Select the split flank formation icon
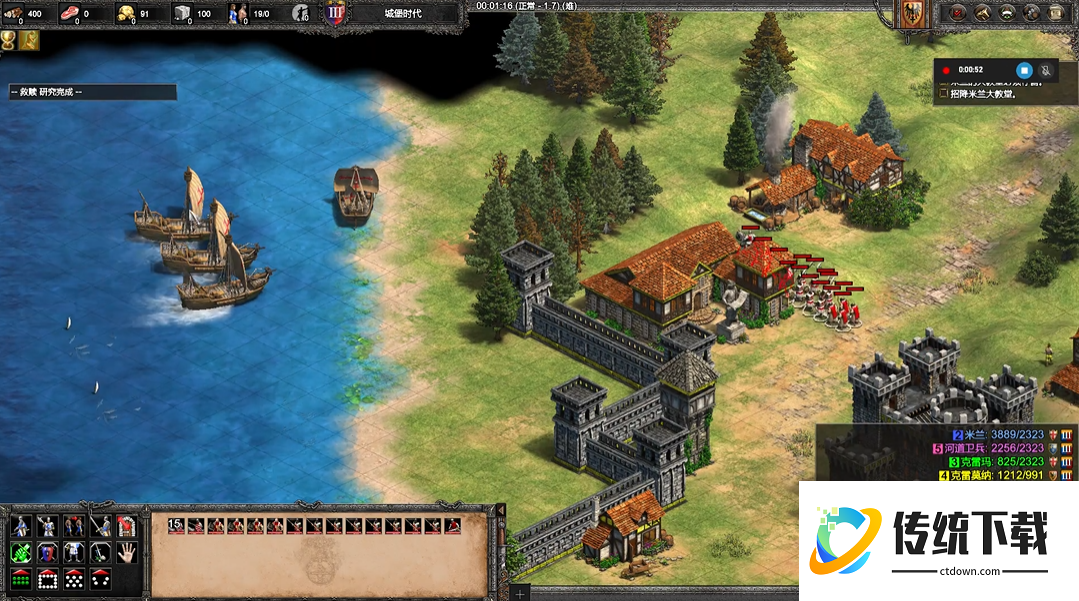Viewport: 1079px width, 601px height. (100, 578)
